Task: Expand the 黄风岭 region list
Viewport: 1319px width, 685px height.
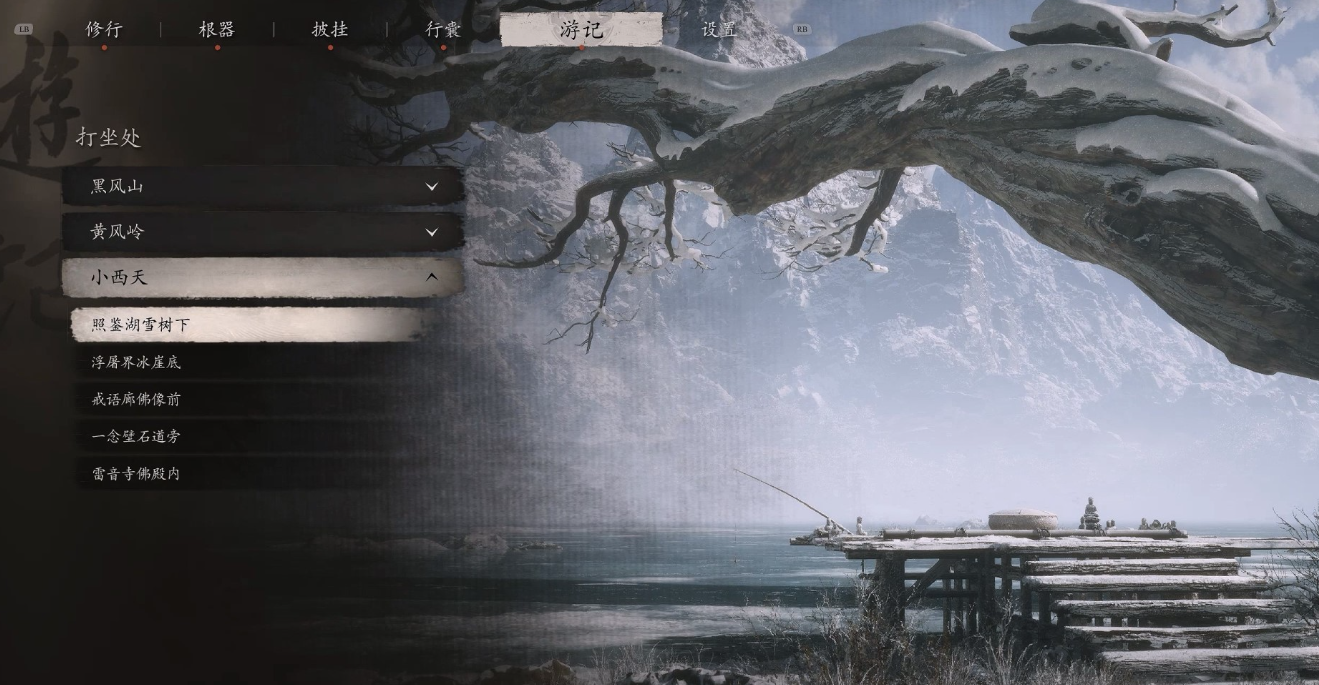Action: click(x=262, y=232)
